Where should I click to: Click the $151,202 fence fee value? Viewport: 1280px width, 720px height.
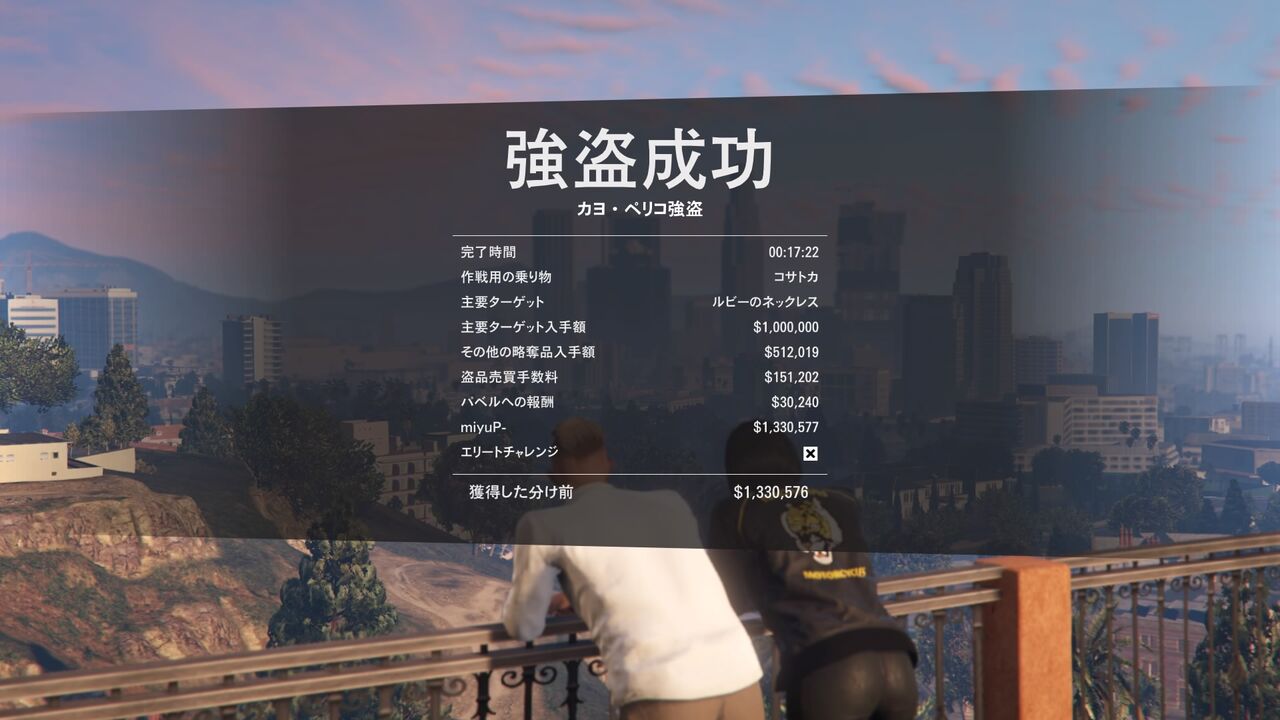coord(793,377)
